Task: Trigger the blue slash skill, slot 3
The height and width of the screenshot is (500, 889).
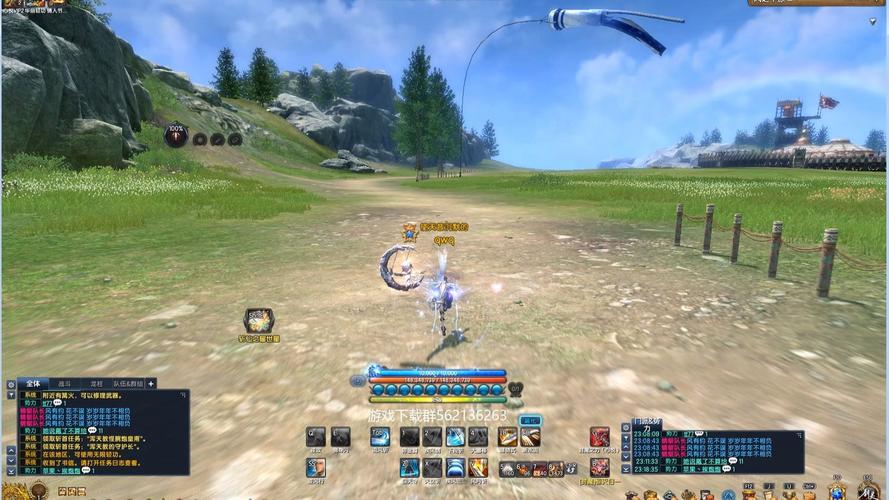Action: [455, 436]
